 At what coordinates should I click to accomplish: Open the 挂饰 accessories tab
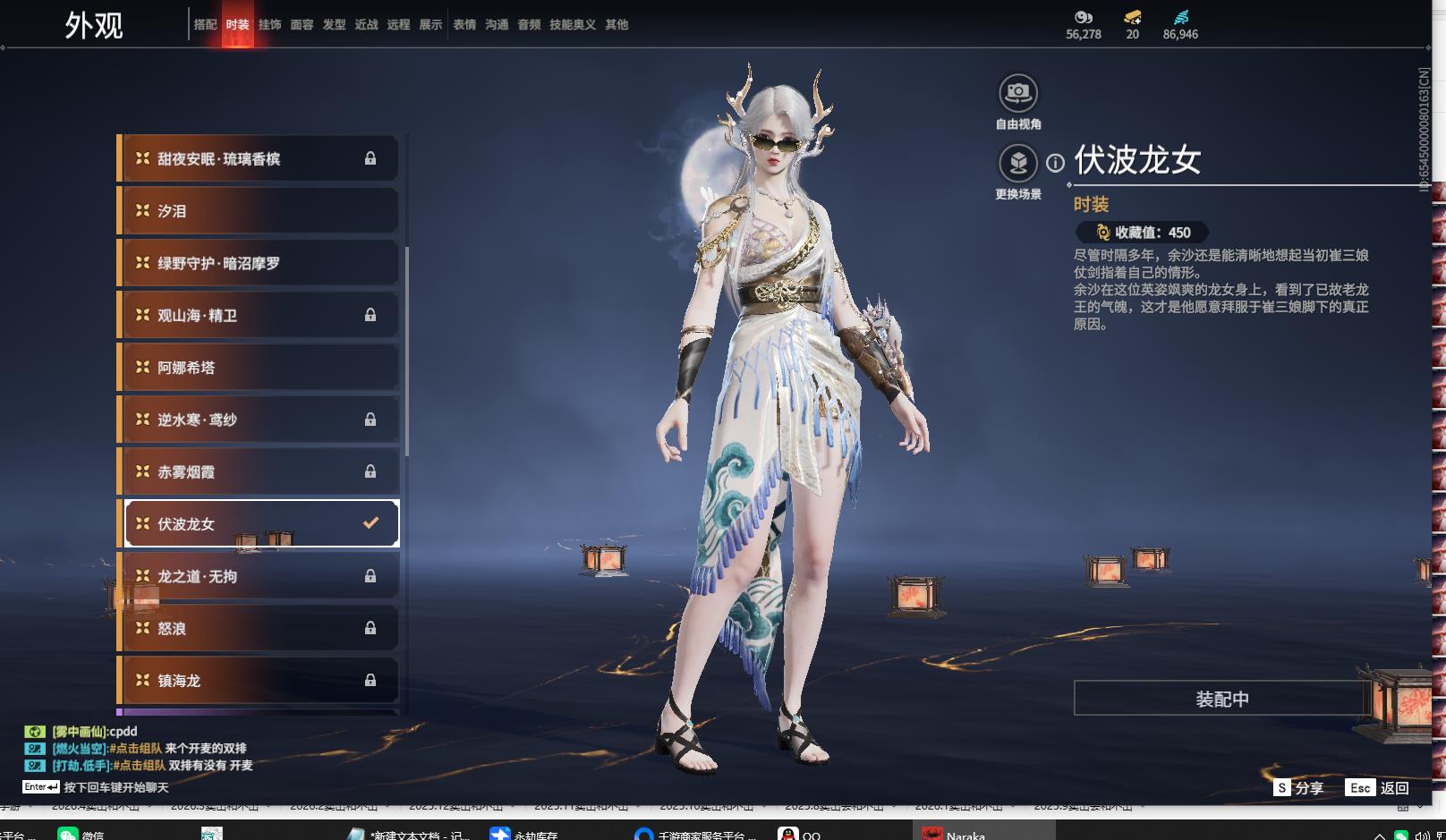269,25
